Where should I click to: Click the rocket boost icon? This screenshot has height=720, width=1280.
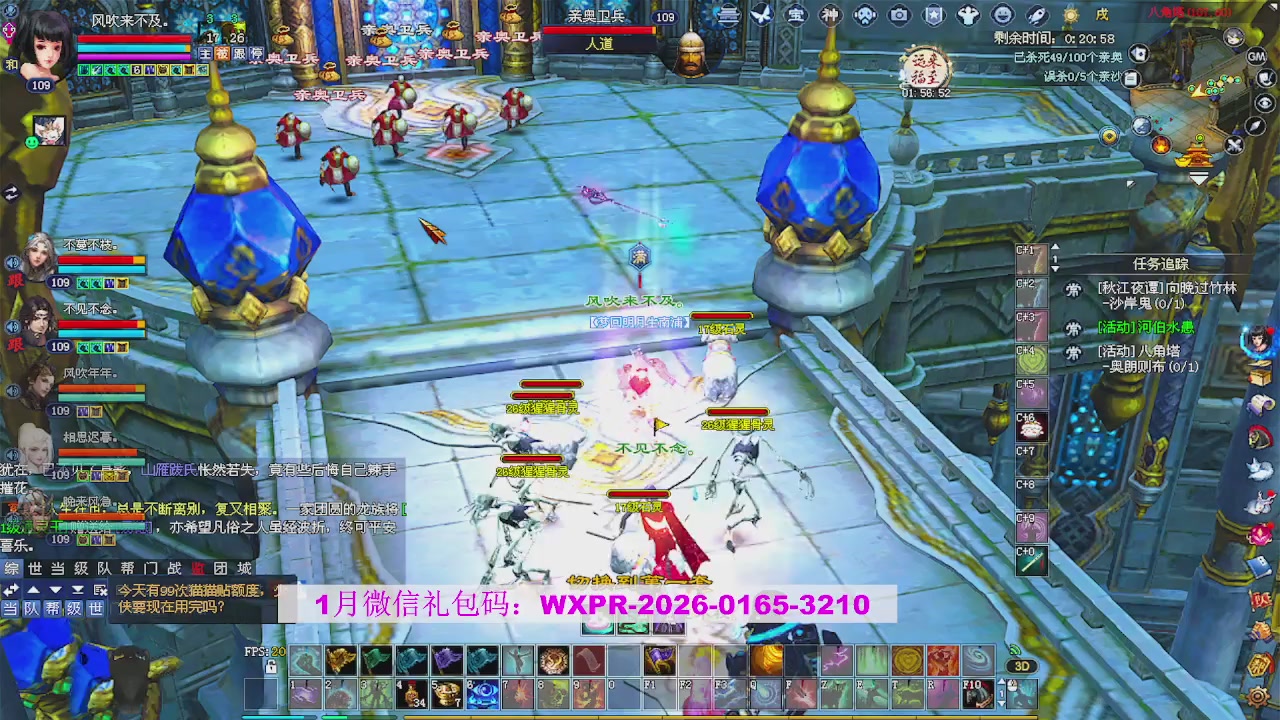[x=1036, y=14]
